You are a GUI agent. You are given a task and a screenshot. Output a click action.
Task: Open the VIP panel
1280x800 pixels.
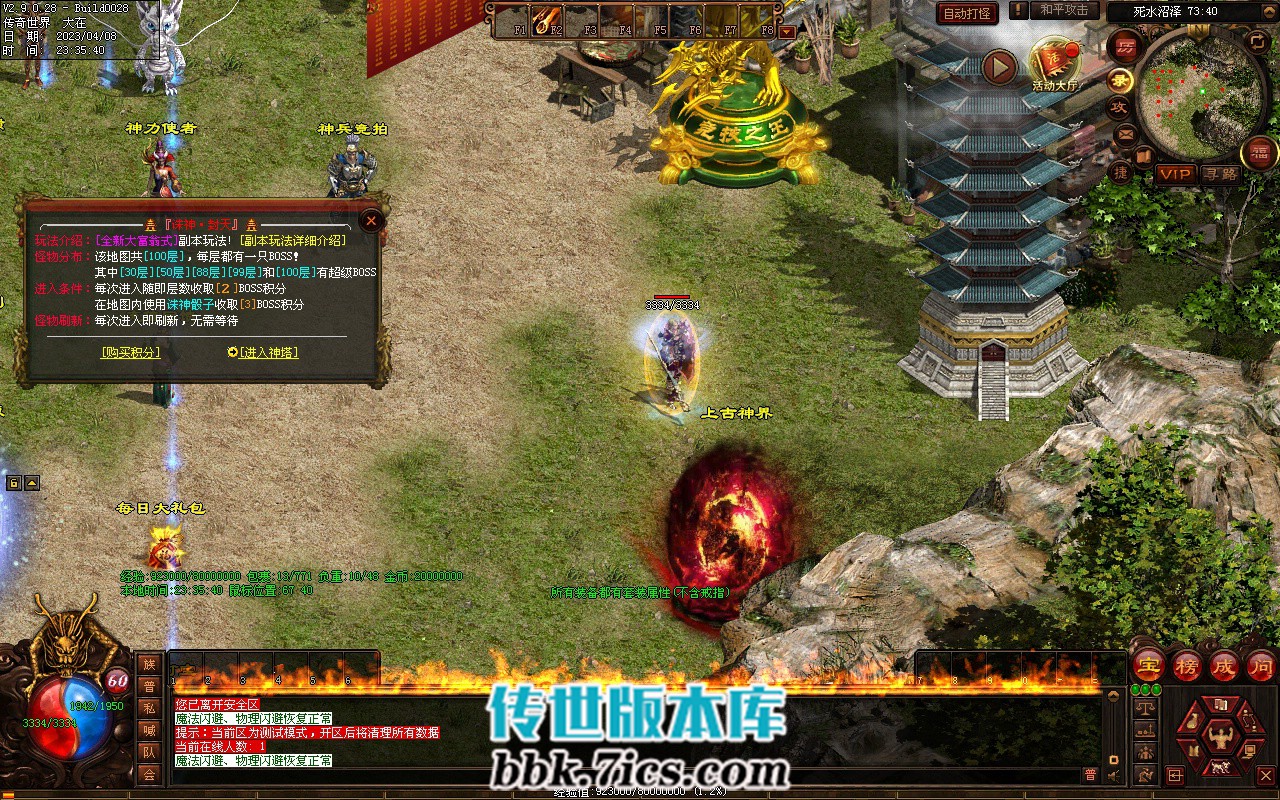(x=1176, y=174)
